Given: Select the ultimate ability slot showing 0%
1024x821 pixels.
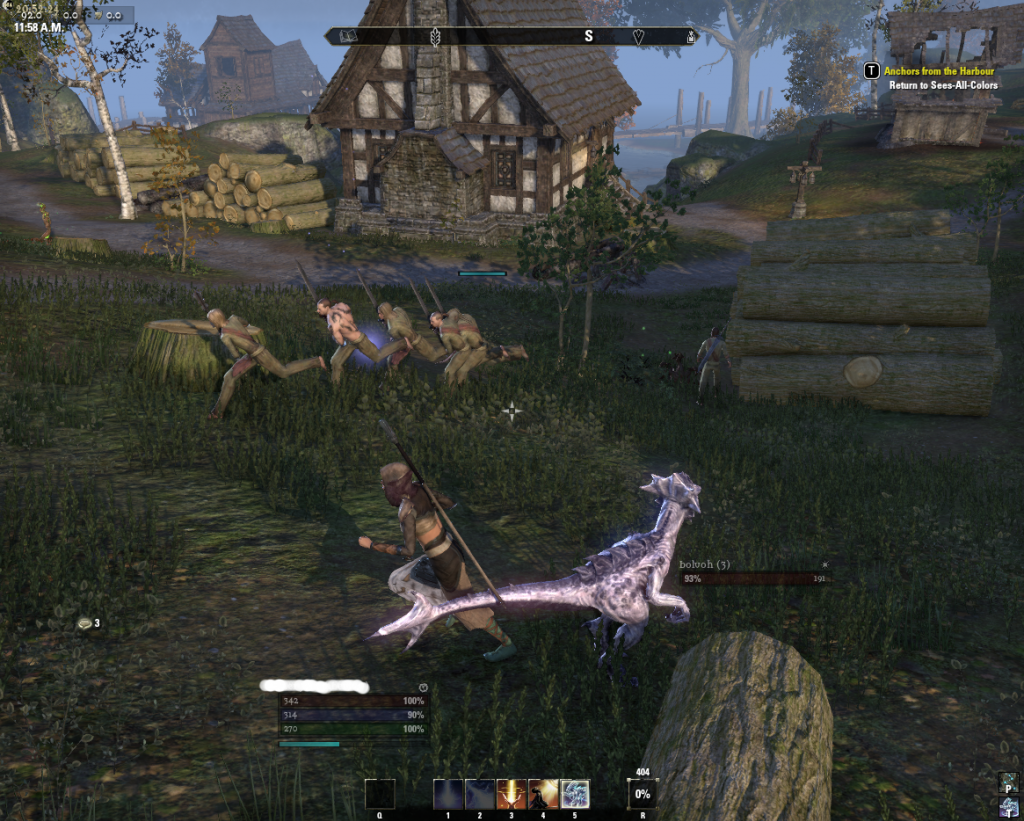Looking at the screenshot, I should click(x=642, y=794).
